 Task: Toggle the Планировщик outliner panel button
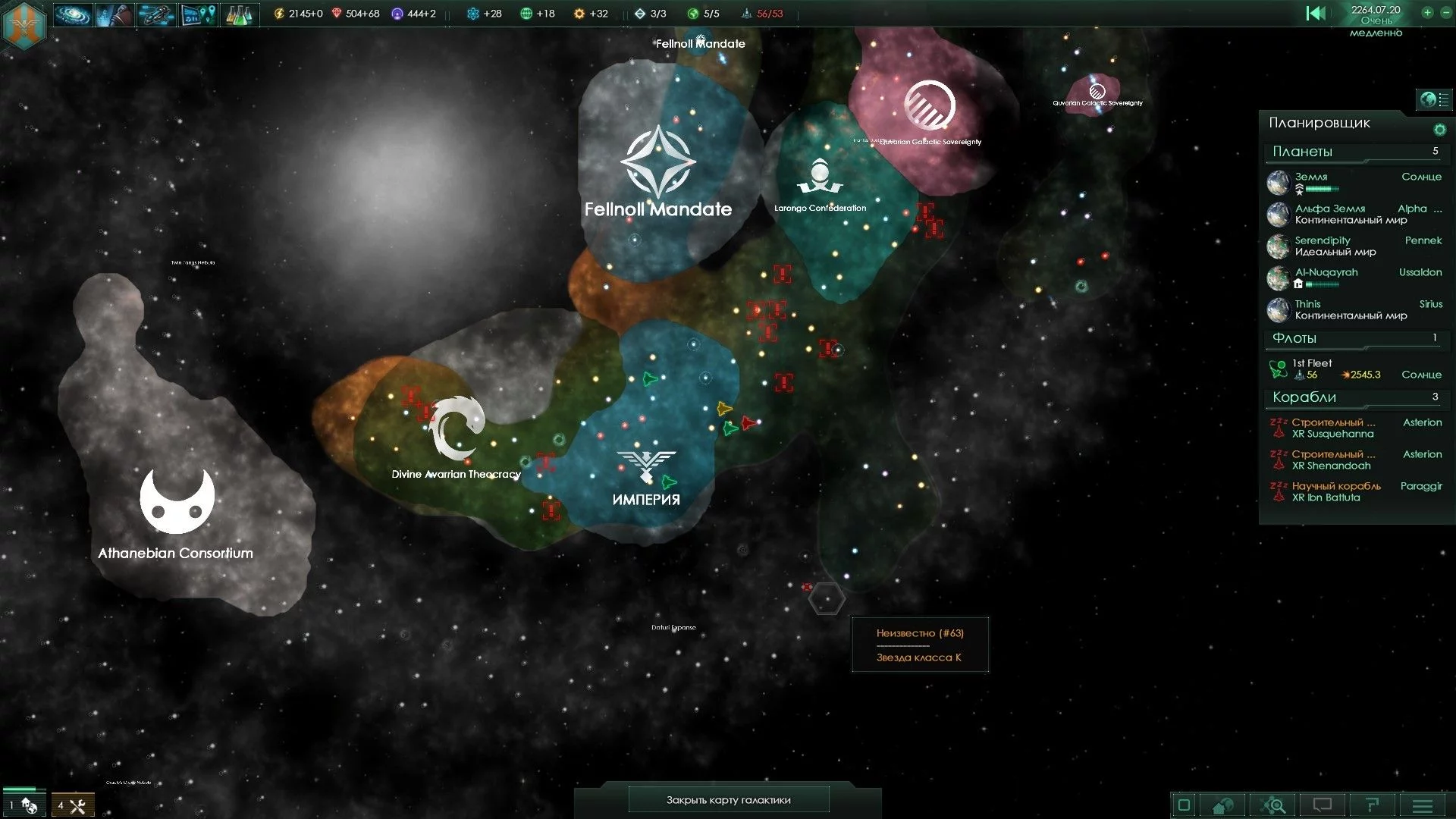[x=1434, y=99]
